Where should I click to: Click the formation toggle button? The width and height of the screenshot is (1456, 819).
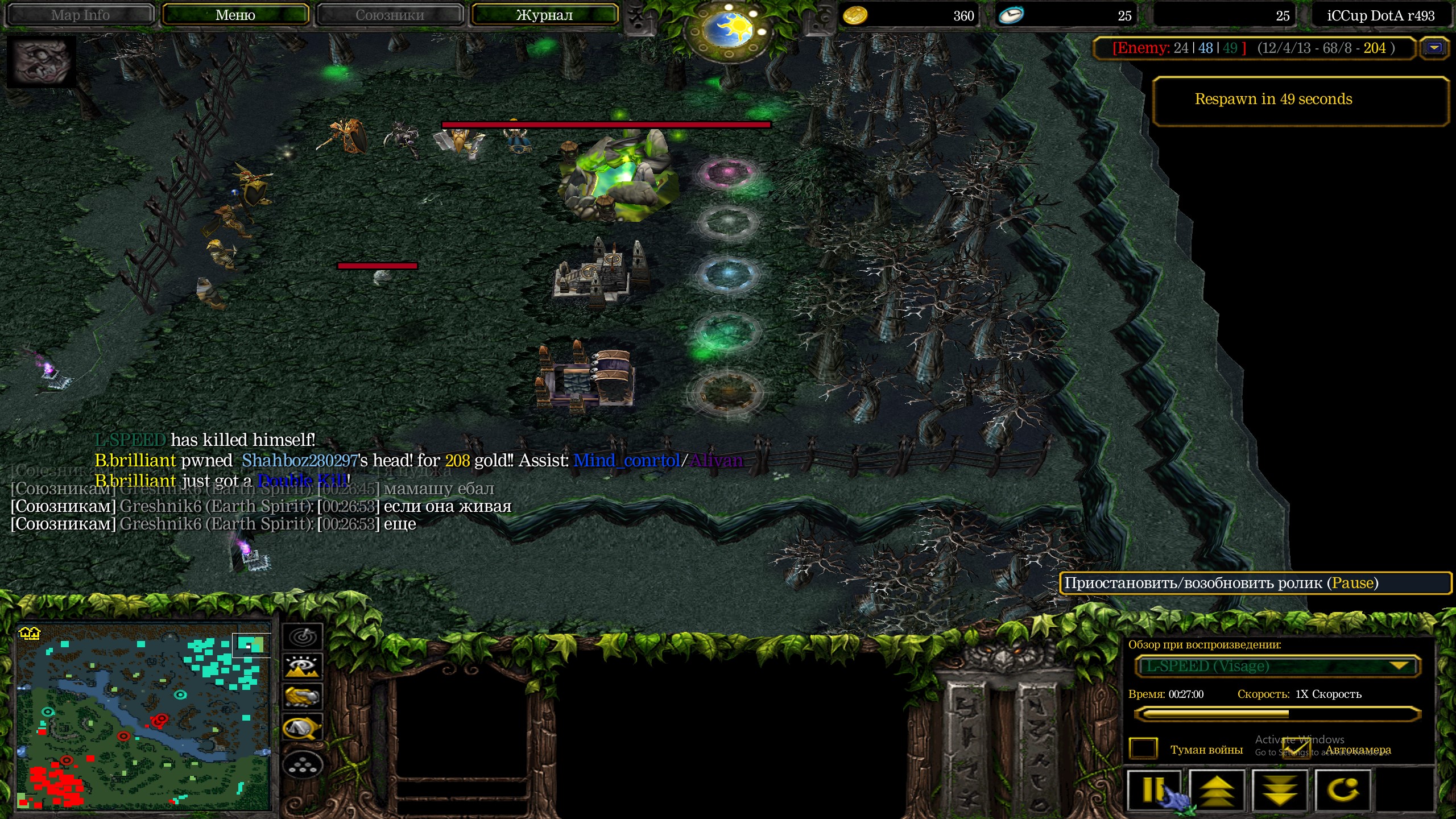click(x=303, y=766)
